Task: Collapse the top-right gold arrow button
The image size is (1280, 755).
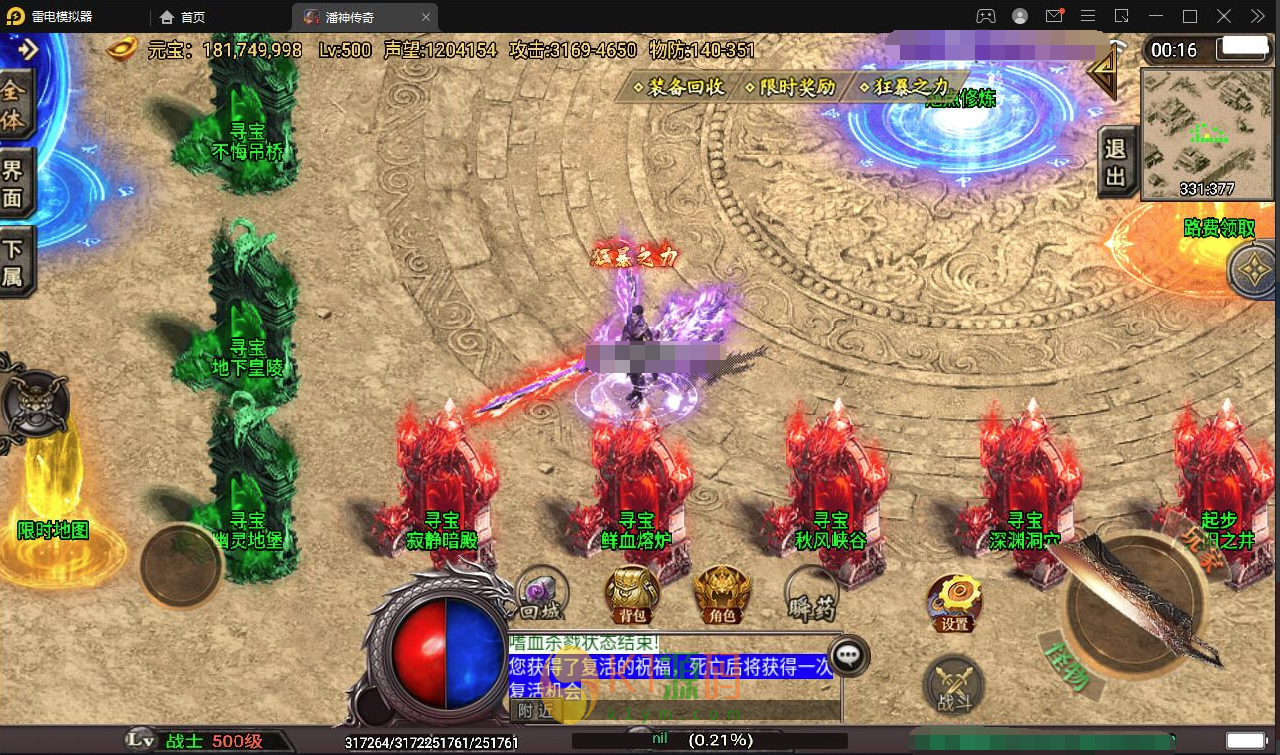Action: 1104,70
